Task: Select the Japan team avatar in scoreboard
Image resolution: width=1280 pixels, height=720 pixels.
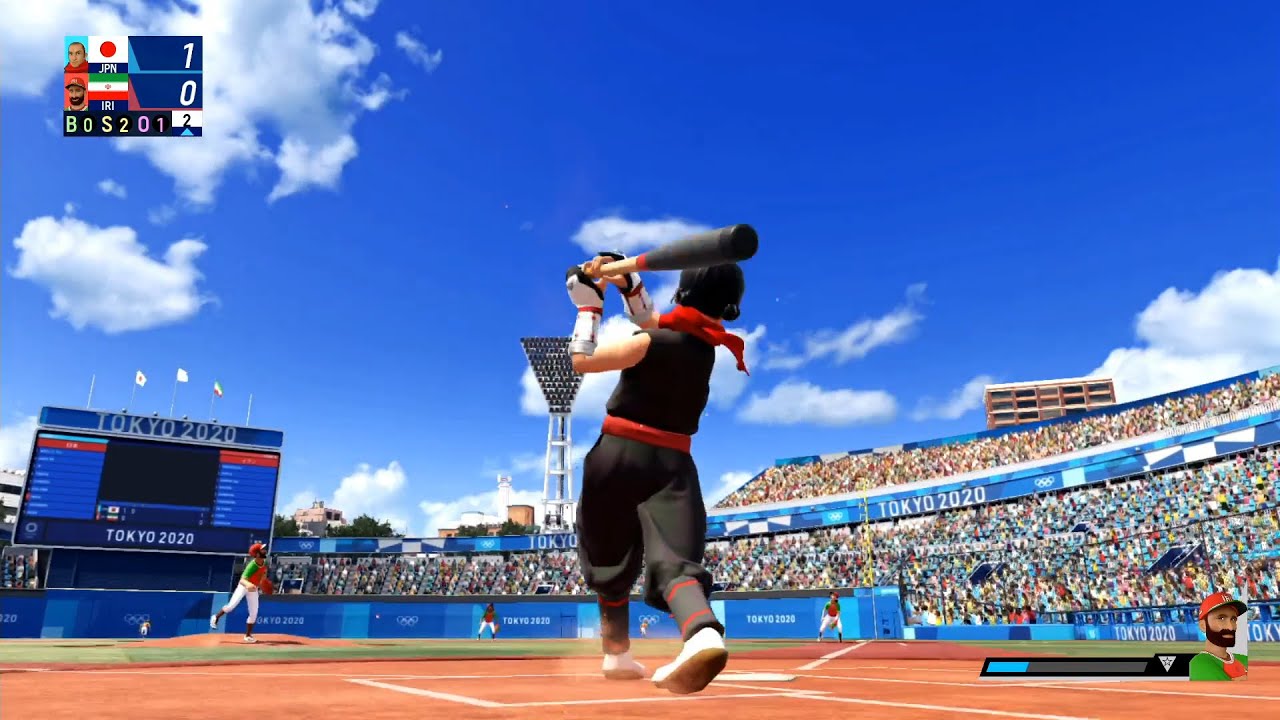Action: tap(76, 55)
